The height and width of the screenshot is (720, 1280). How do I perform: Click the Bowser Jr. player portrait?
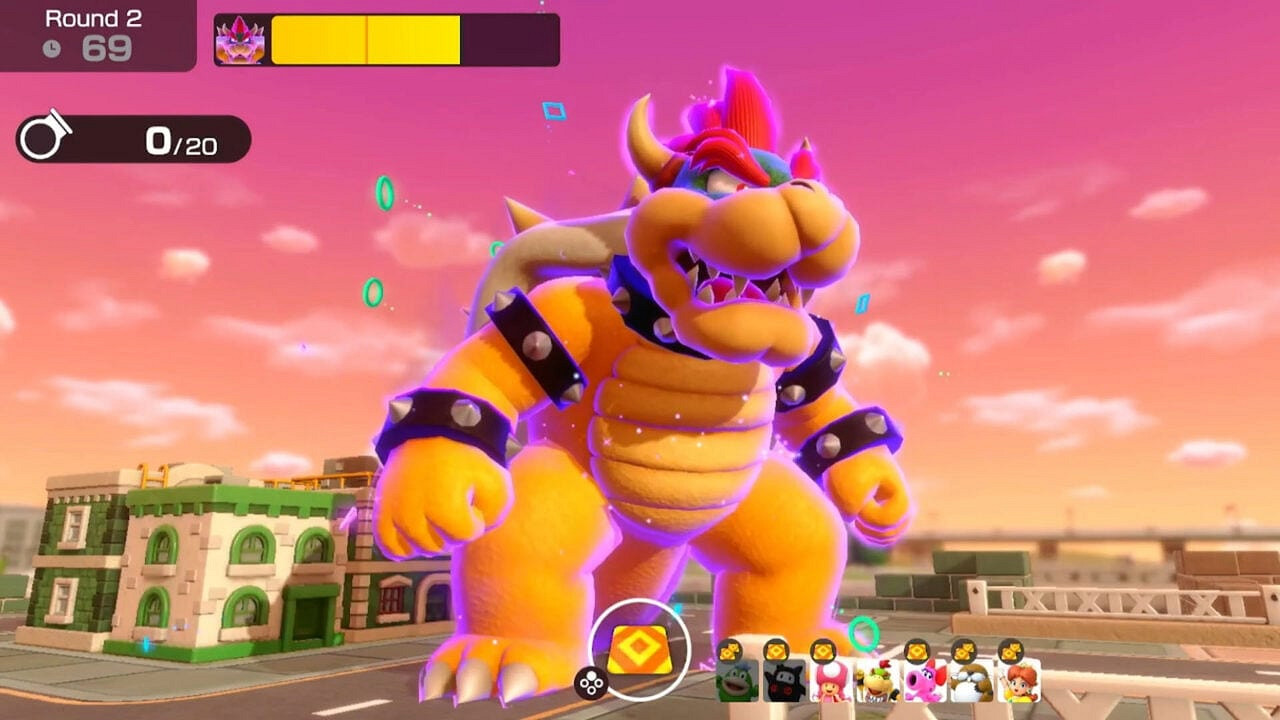point(876,680)
